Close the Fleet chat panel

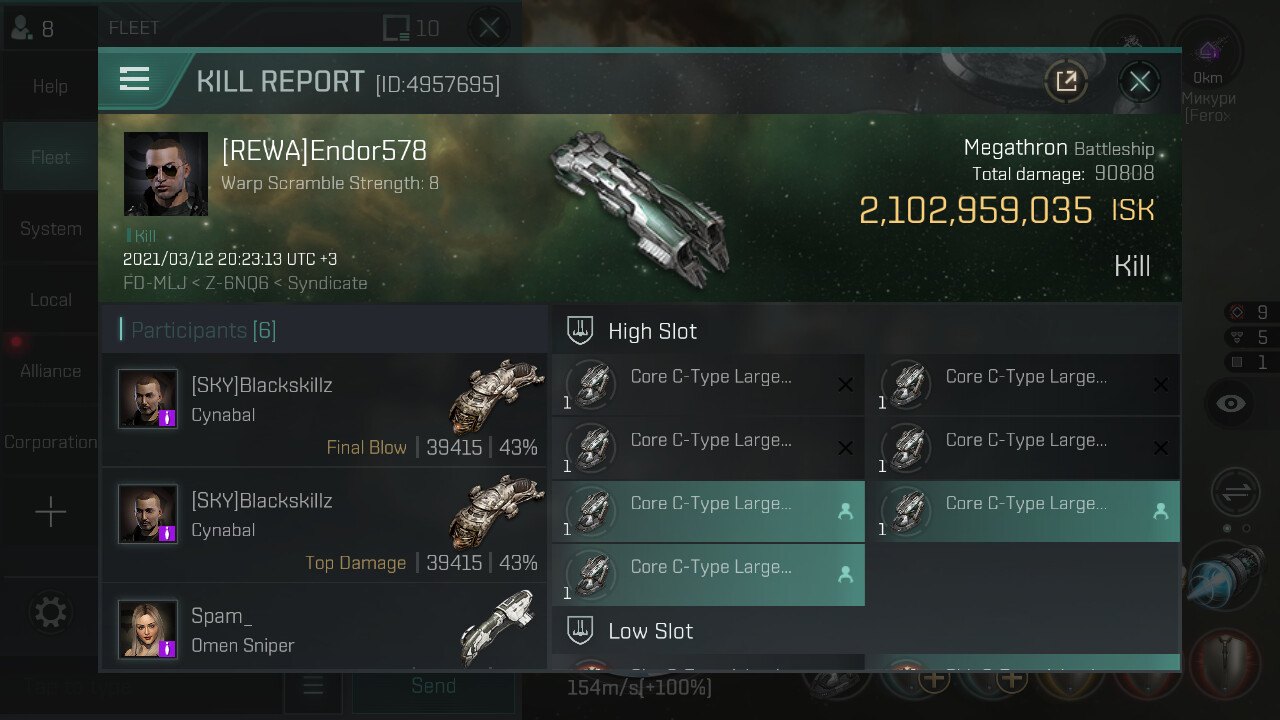[489, 27]
